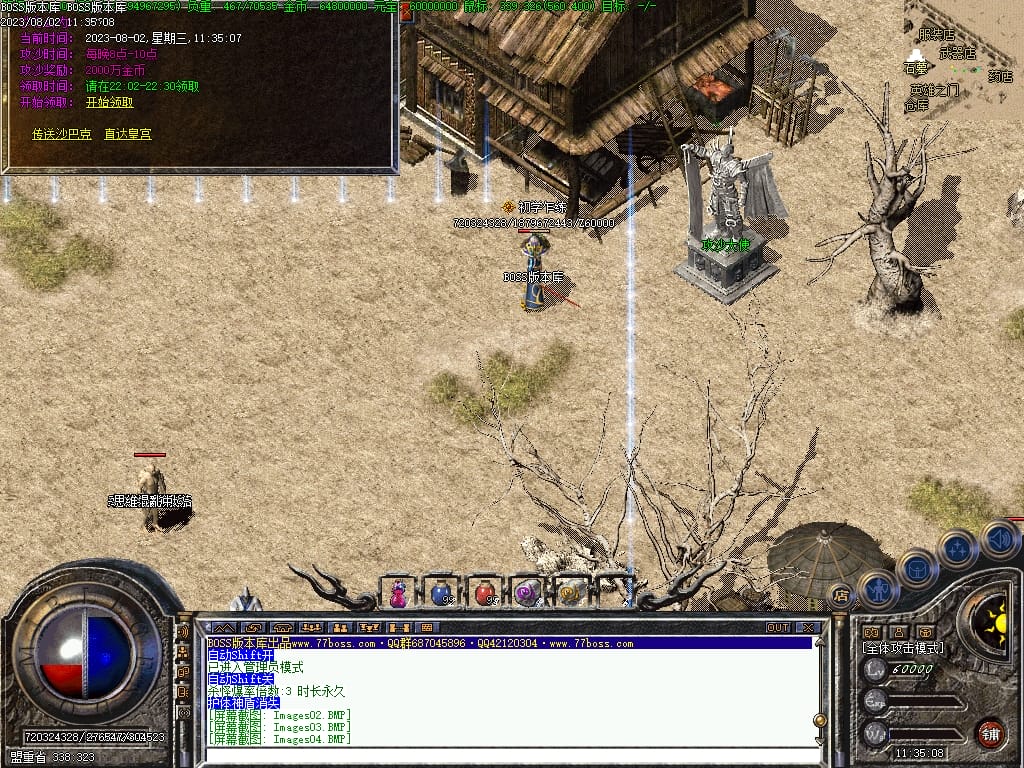Click the 开始领取 reward link
Image resolution: width=1024 pixels, height=768 pixels.
pyautogui.click(x=109, y=102)
